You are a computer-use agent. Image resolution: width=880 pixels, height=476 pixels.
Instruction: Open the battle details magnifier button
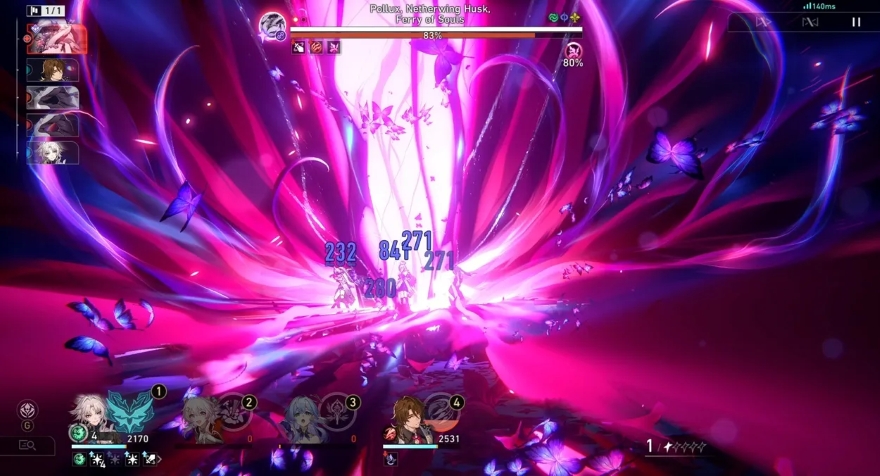click(27, 445)
